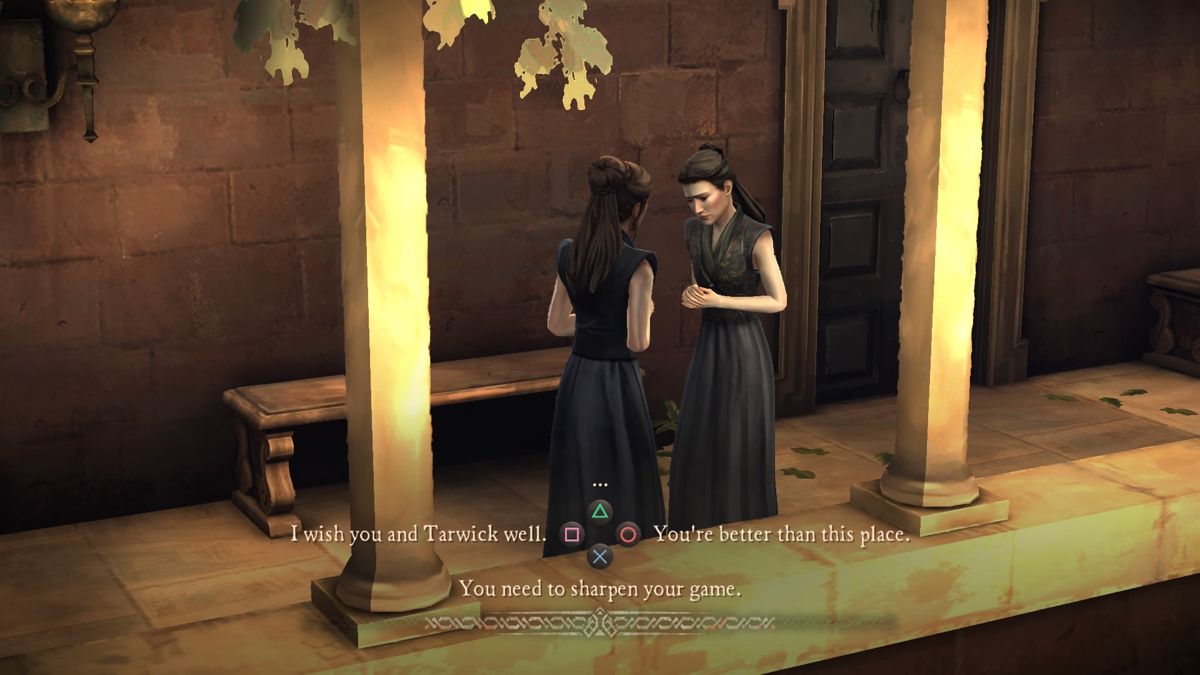Pick "You need to sharpen your game."
This screenshot has width=1200, height=675.
600,588
